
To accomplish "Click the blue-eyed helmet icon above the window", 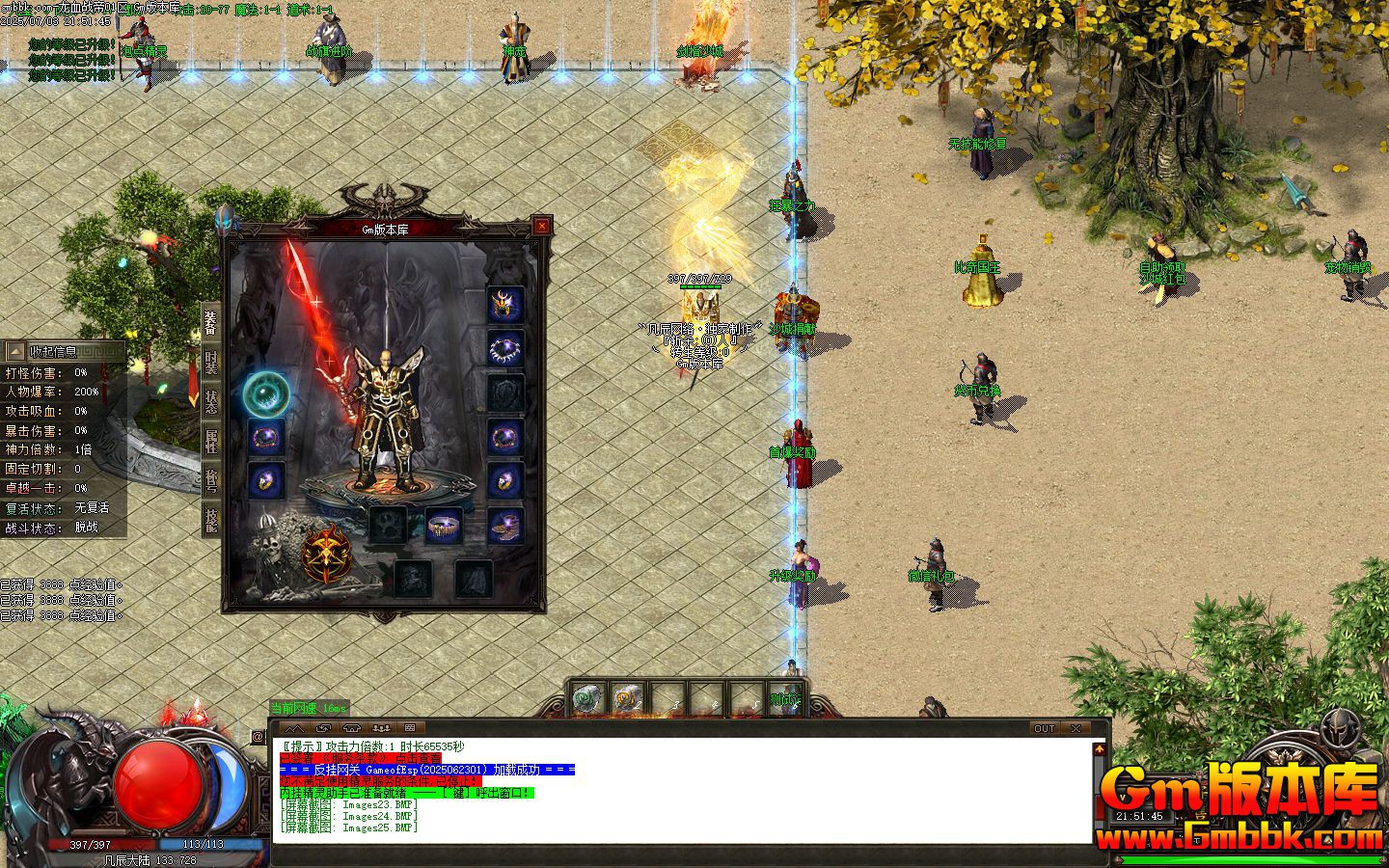I will (228, 219).
